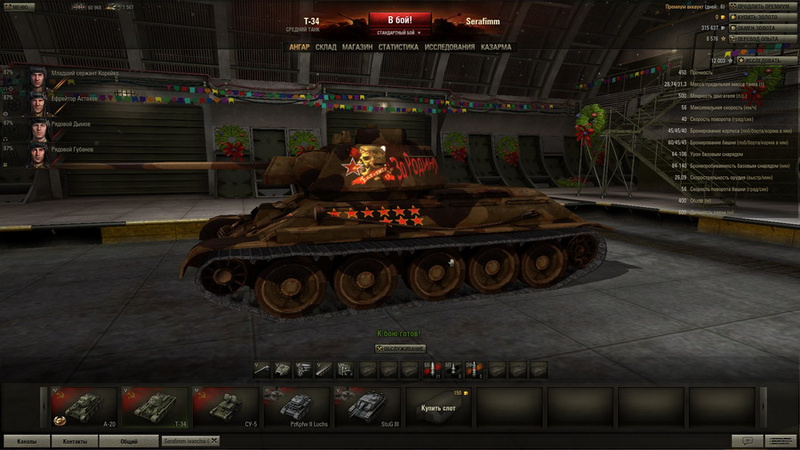This screenshot has height=450, width=800.
Task: Open the «Стандартный бой» battle type dropdown
Action: pyautogui.click(x=399, y=32)
